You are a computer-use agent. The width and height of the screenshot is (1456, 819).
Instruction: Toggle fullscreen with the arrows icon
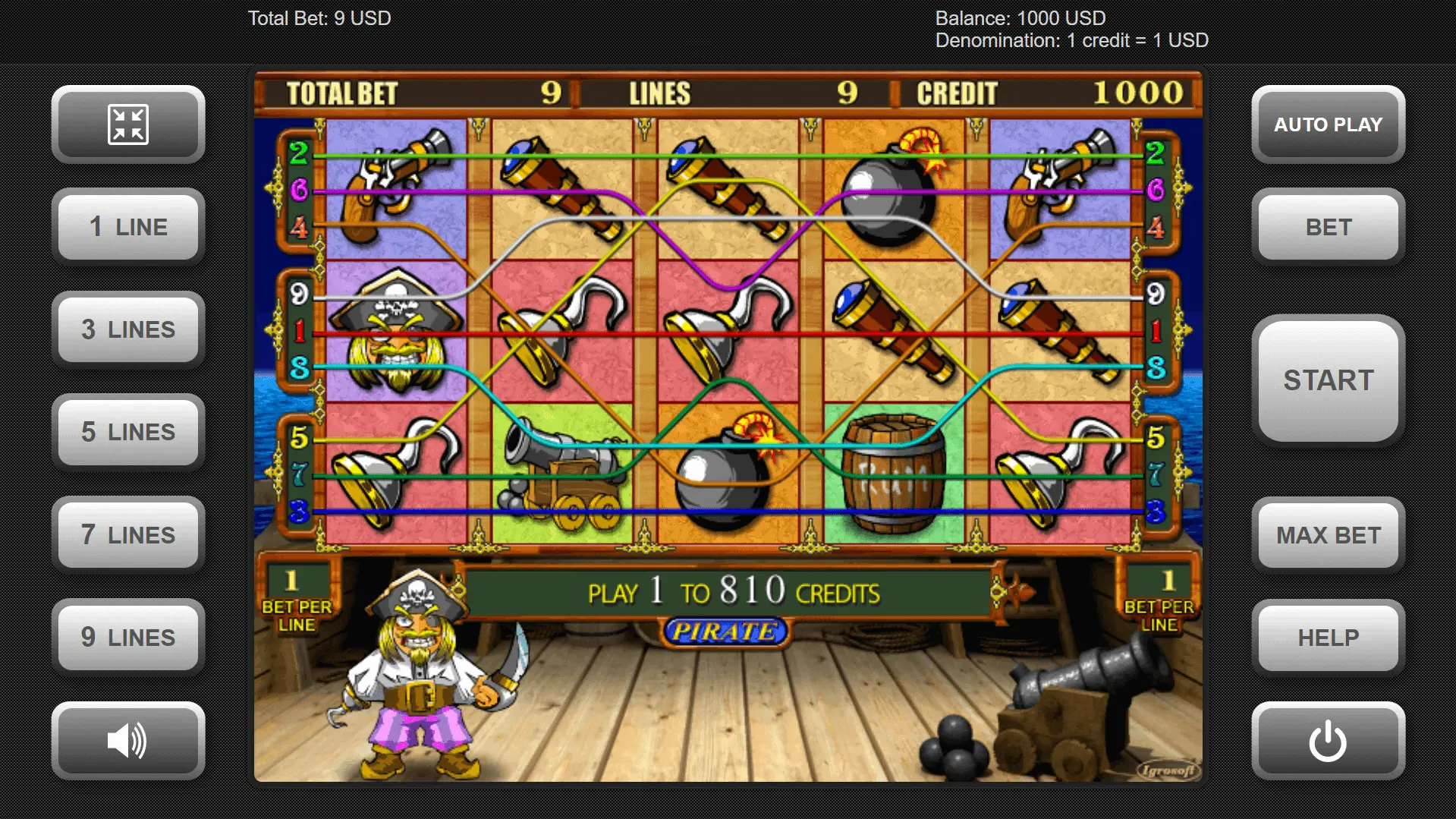click(128, 124)
